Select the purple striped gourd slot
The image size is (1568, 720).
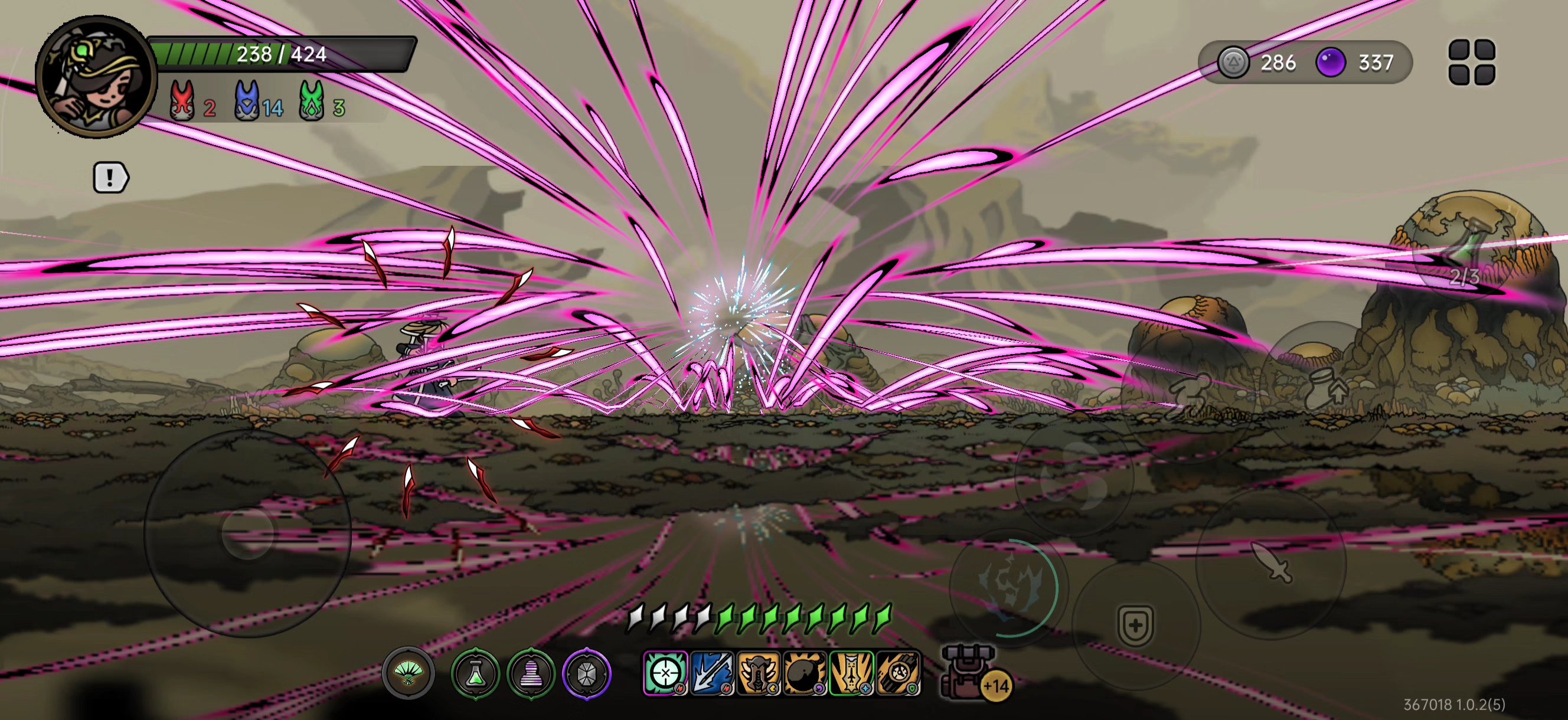(531, 674)
